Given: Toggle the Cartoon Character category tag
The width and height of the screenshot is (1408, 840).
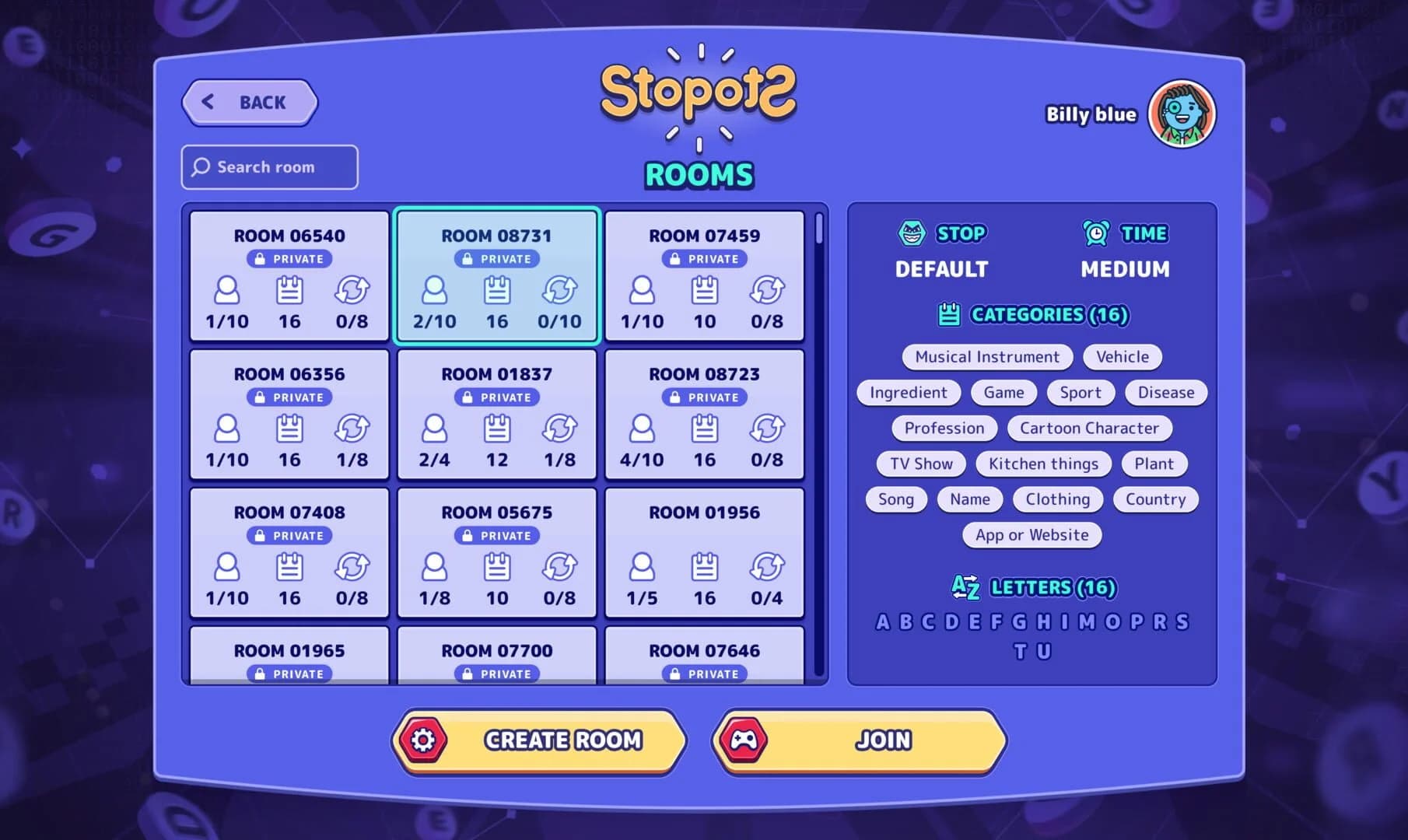Looking at the screenshot, I should pos(1089,428).
